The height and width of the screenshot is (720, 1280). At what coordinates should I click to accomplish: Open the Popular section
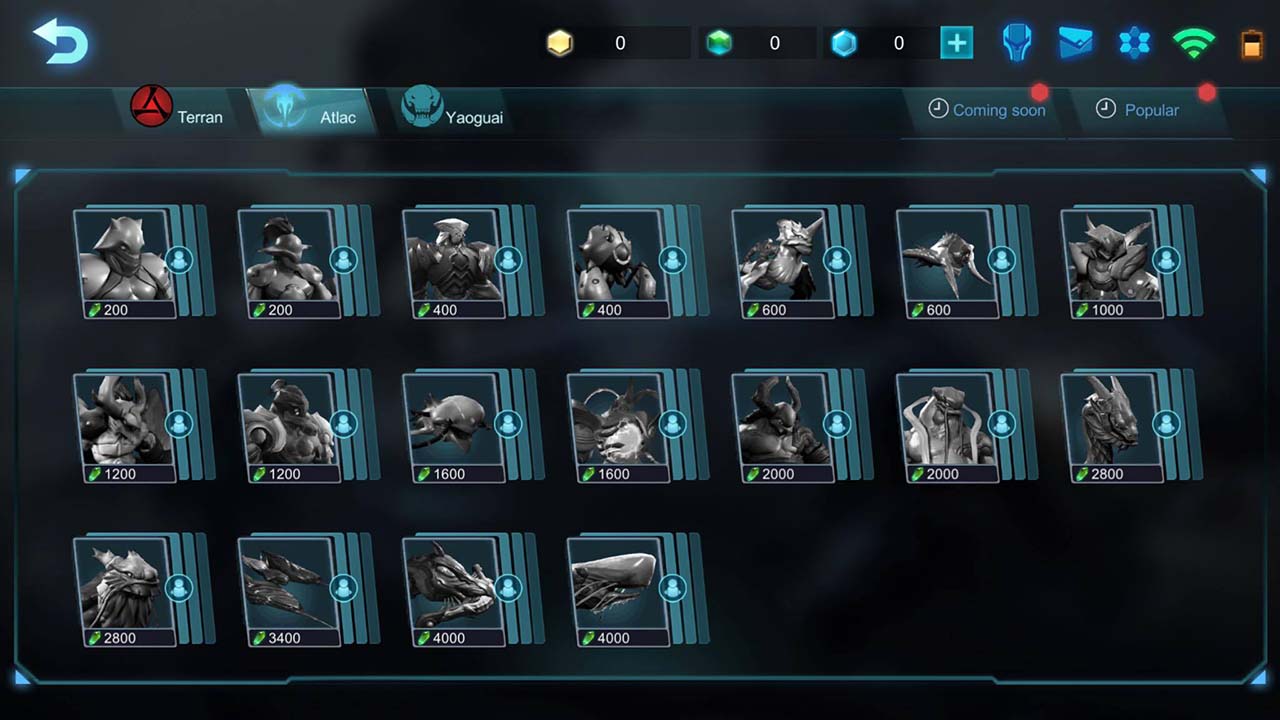pos(1140,110)
